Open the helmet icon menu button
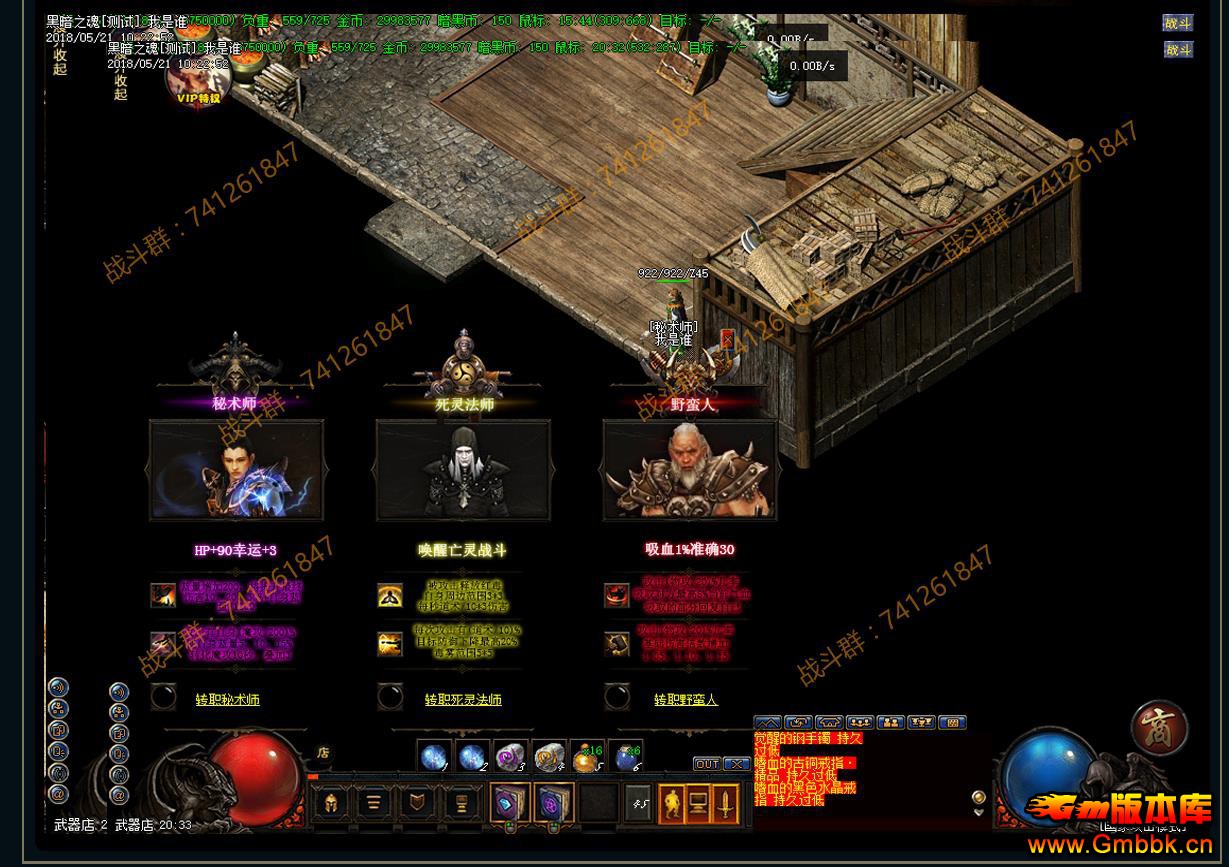 click(330, 803)
